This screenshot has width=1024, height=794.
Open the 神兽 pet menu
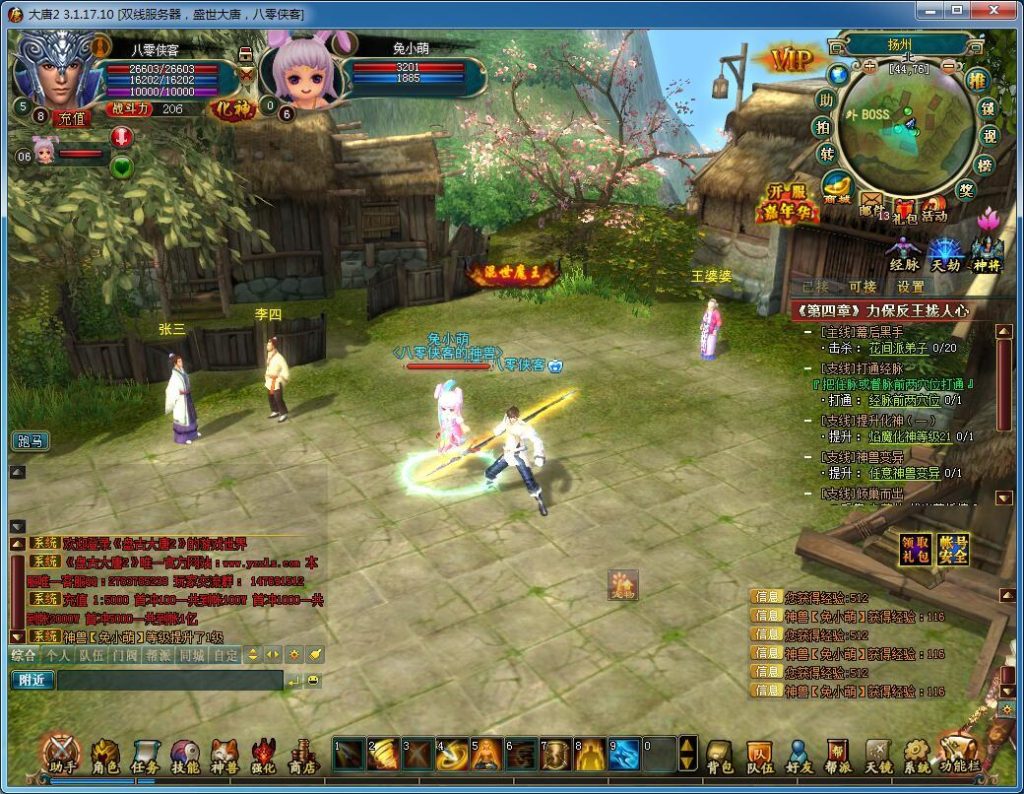(x=224, y=755)
